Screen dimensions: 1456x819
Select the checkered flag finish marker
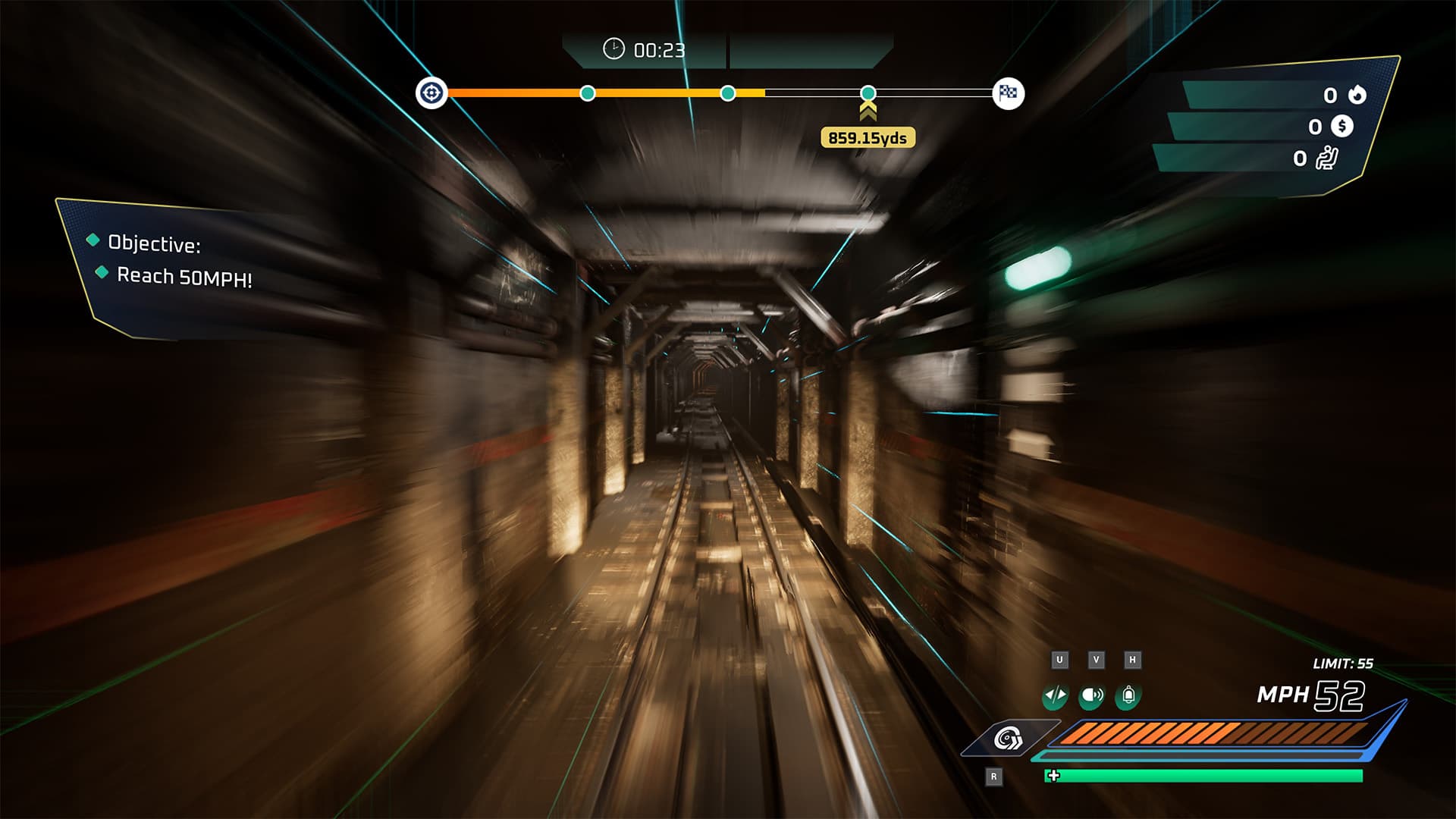click(x=1008, y=93)
